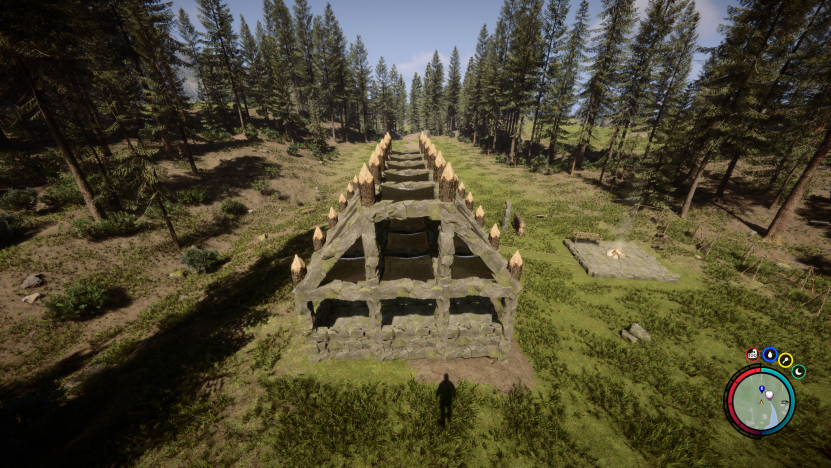Click the blue pin marker on minimap

(x=761, y=388)
